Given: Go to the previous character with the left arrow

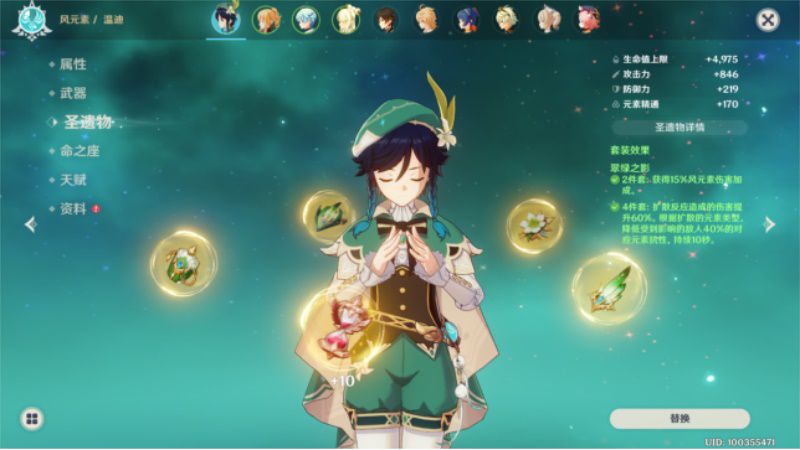Looking at the screenshot, I should pos(30,225).
